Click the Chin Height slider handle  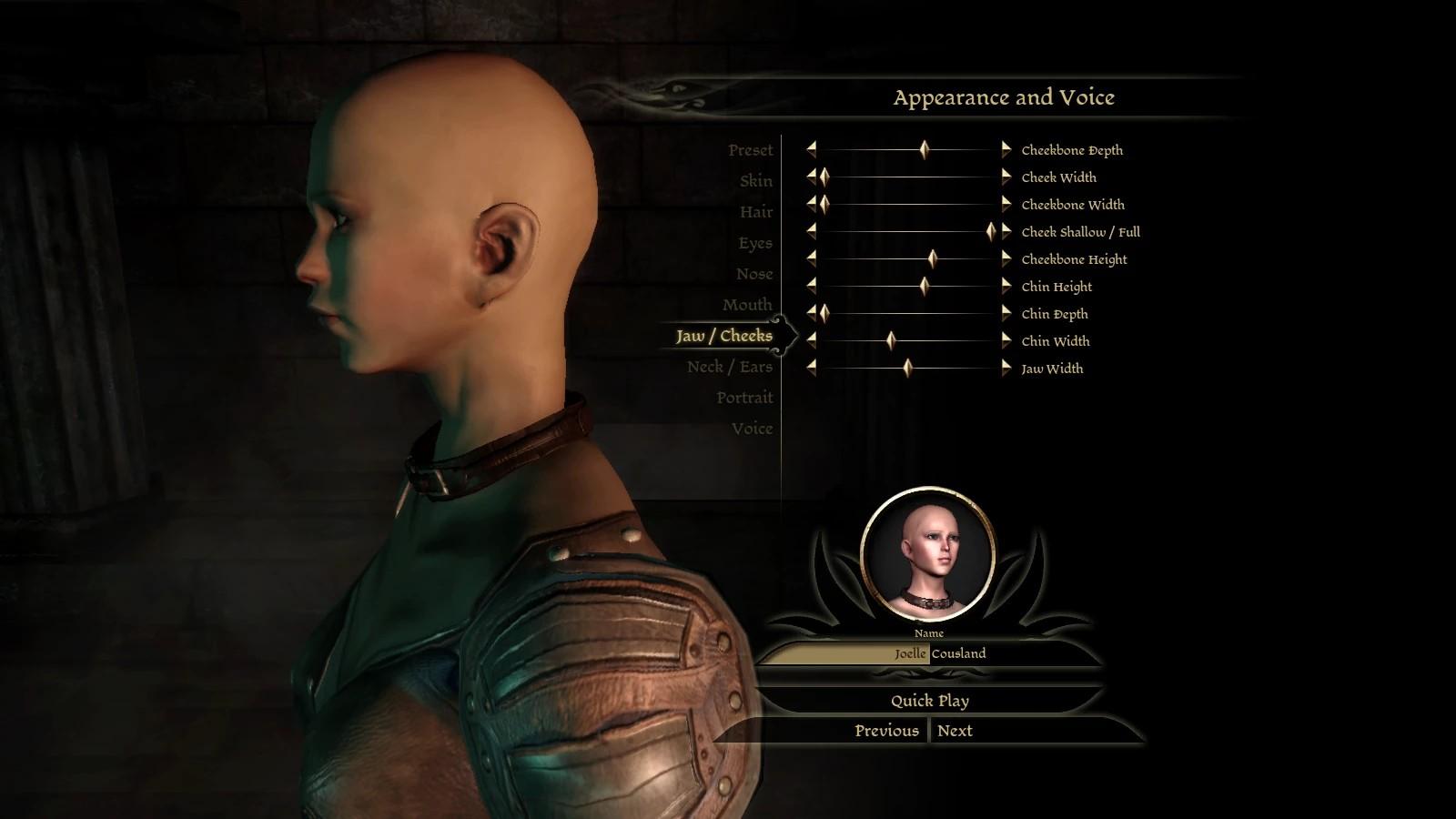924,286
